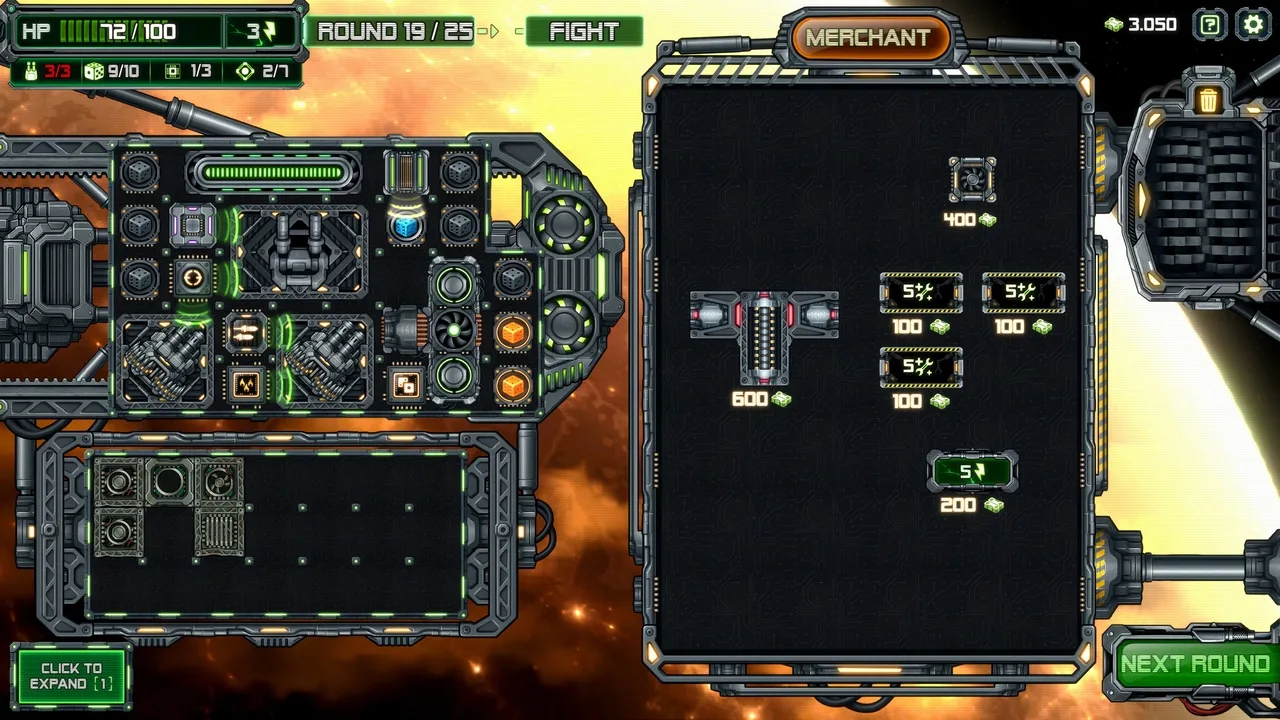Purchase the 200-credit energy upgrade

click(972, 472)
